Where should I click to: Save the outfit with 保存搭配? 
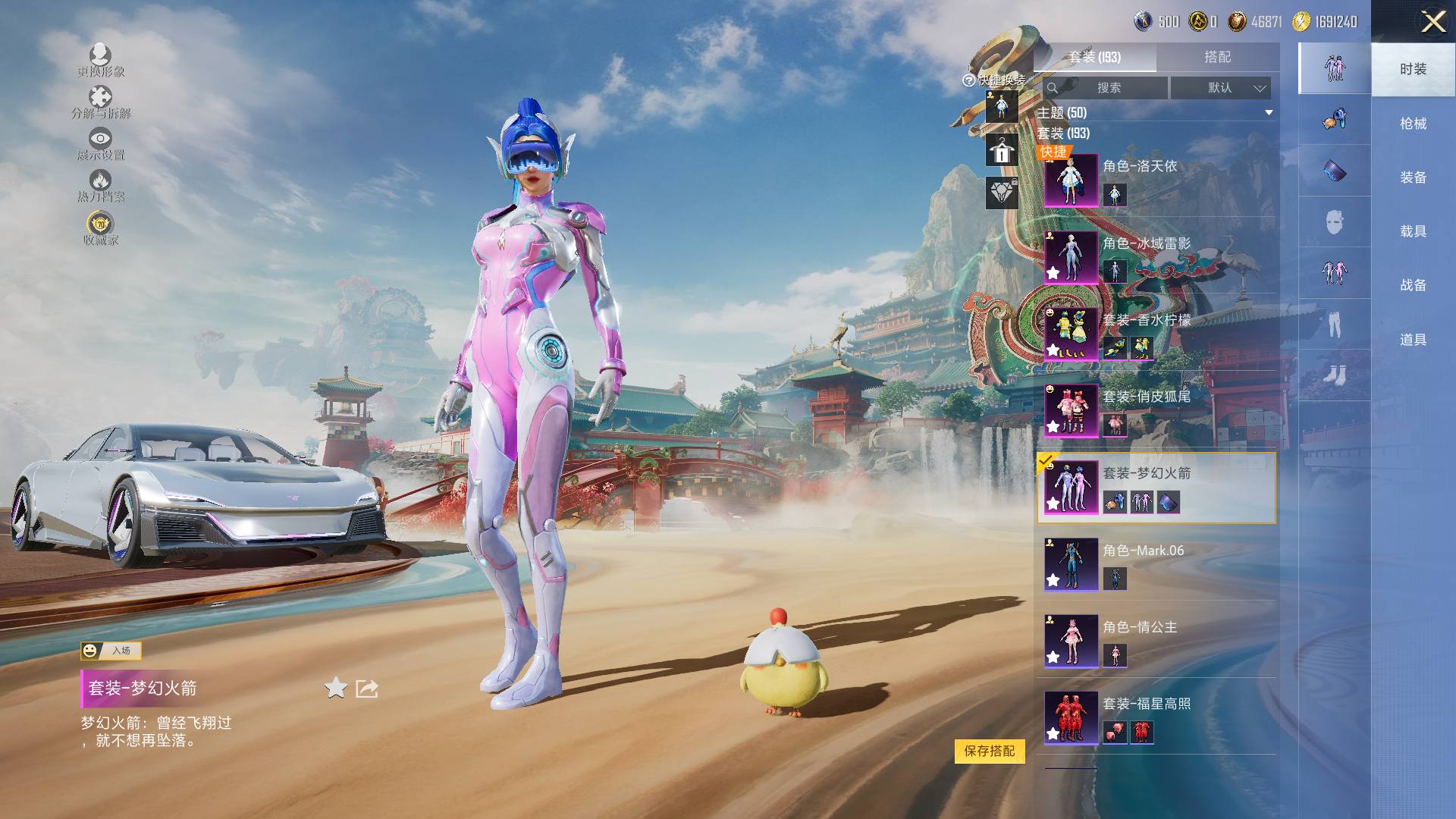click(989, 751)
